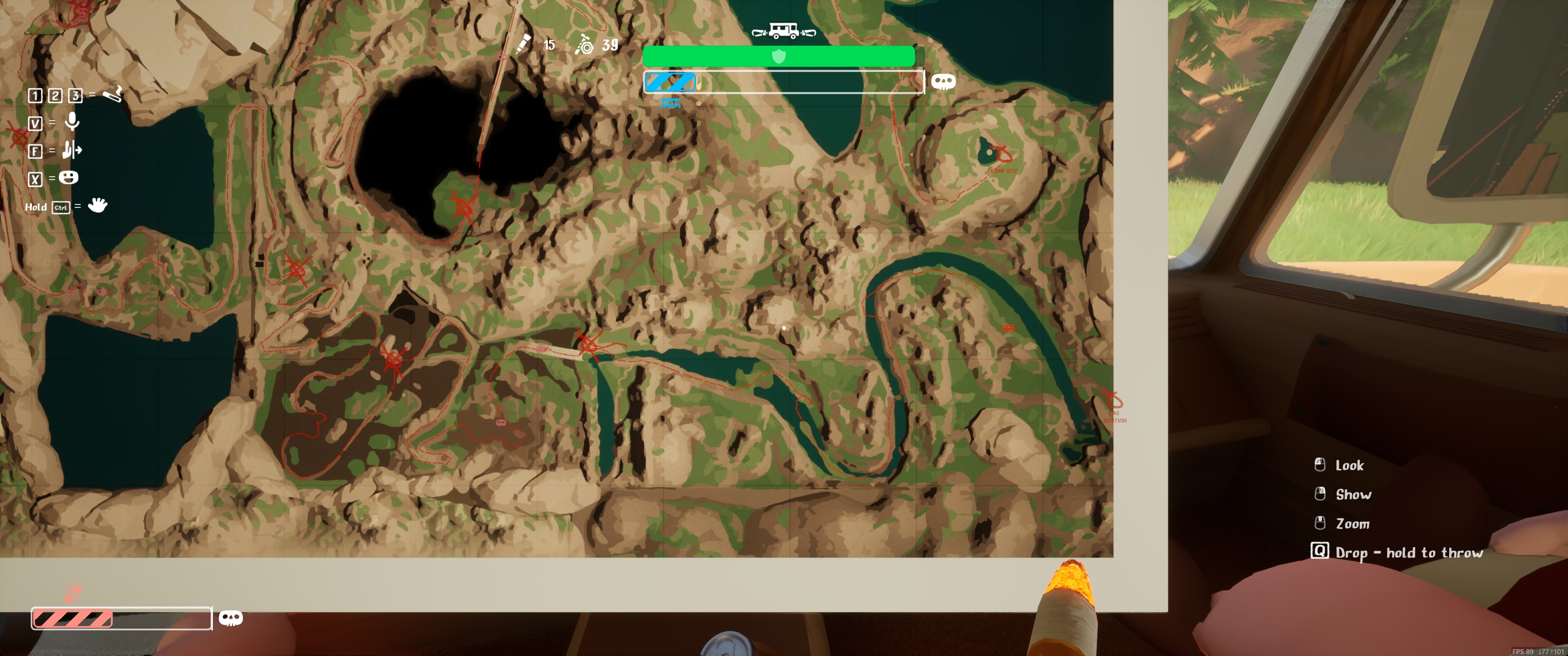Click the pointing hand with arrow icon
This screenshot has width=1568, height=656.
[72, 150]
